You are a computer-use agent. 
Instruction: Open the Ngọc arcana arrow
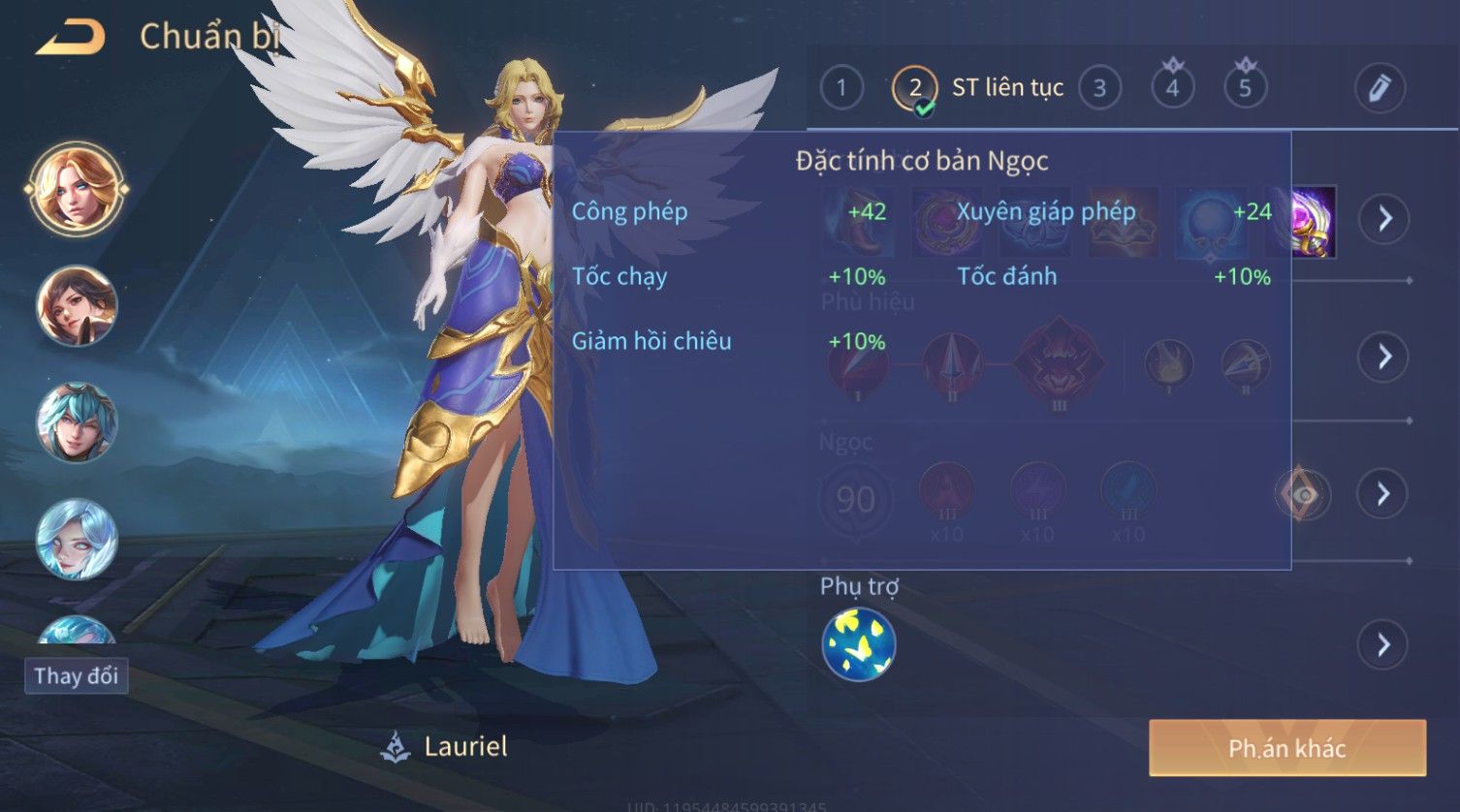[x=1383, y=494]
